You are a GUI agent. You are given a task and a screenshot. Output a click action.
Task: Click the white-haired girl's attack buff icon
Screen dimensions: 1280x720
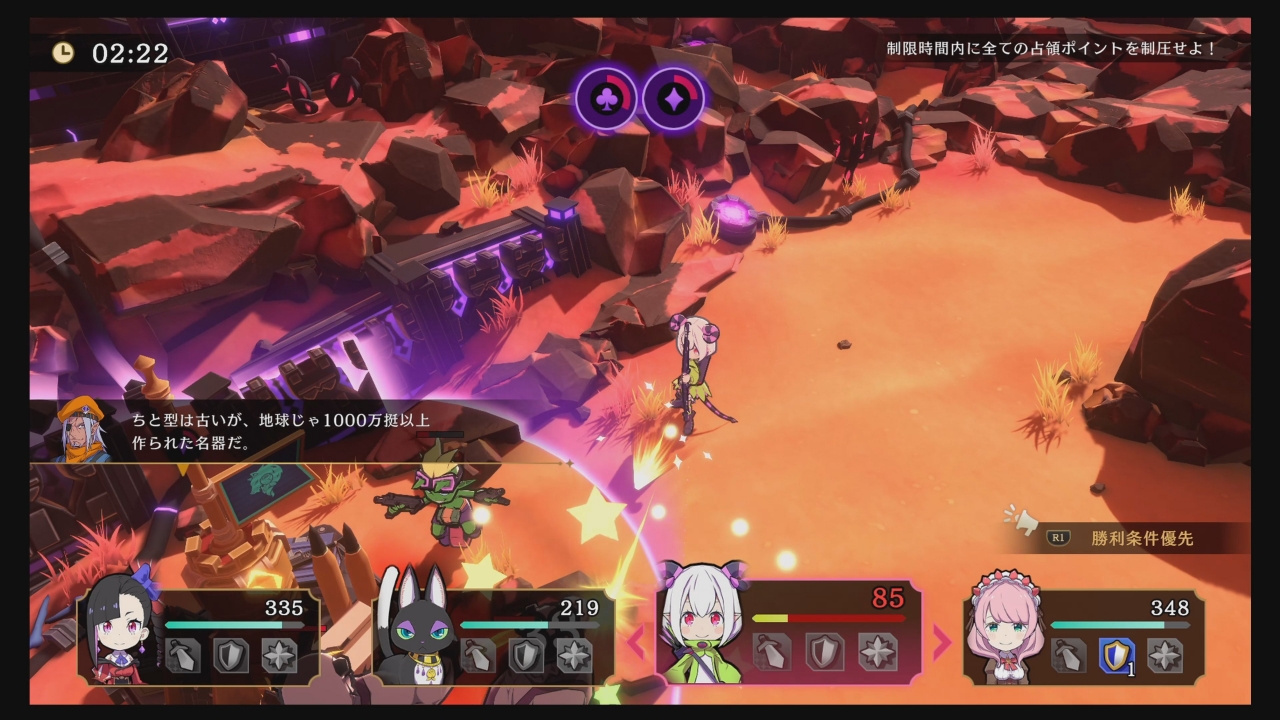772,652
